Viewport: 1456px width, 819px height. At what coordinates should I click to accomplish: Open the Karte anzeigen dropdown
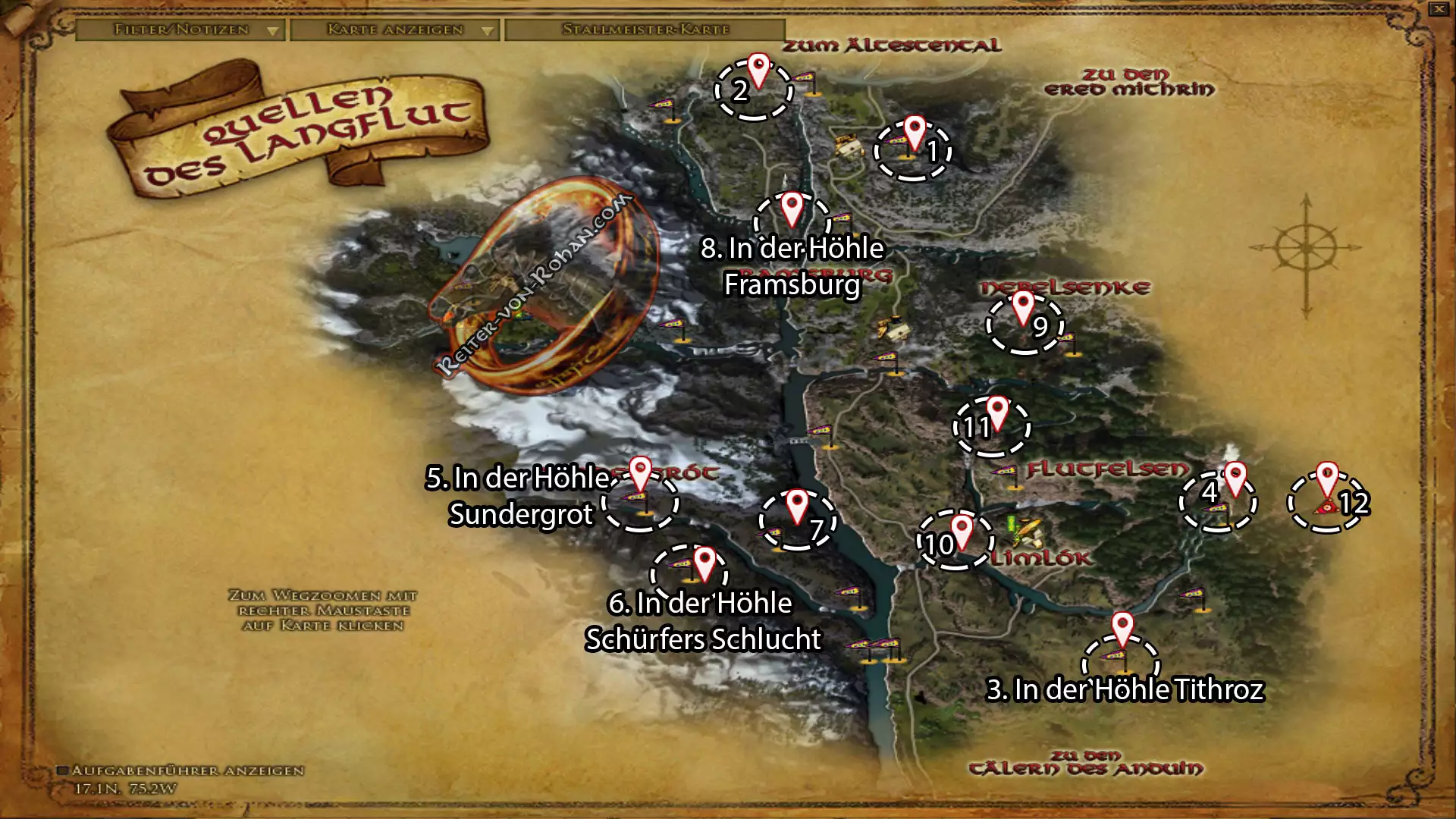[x=394, y=30]
